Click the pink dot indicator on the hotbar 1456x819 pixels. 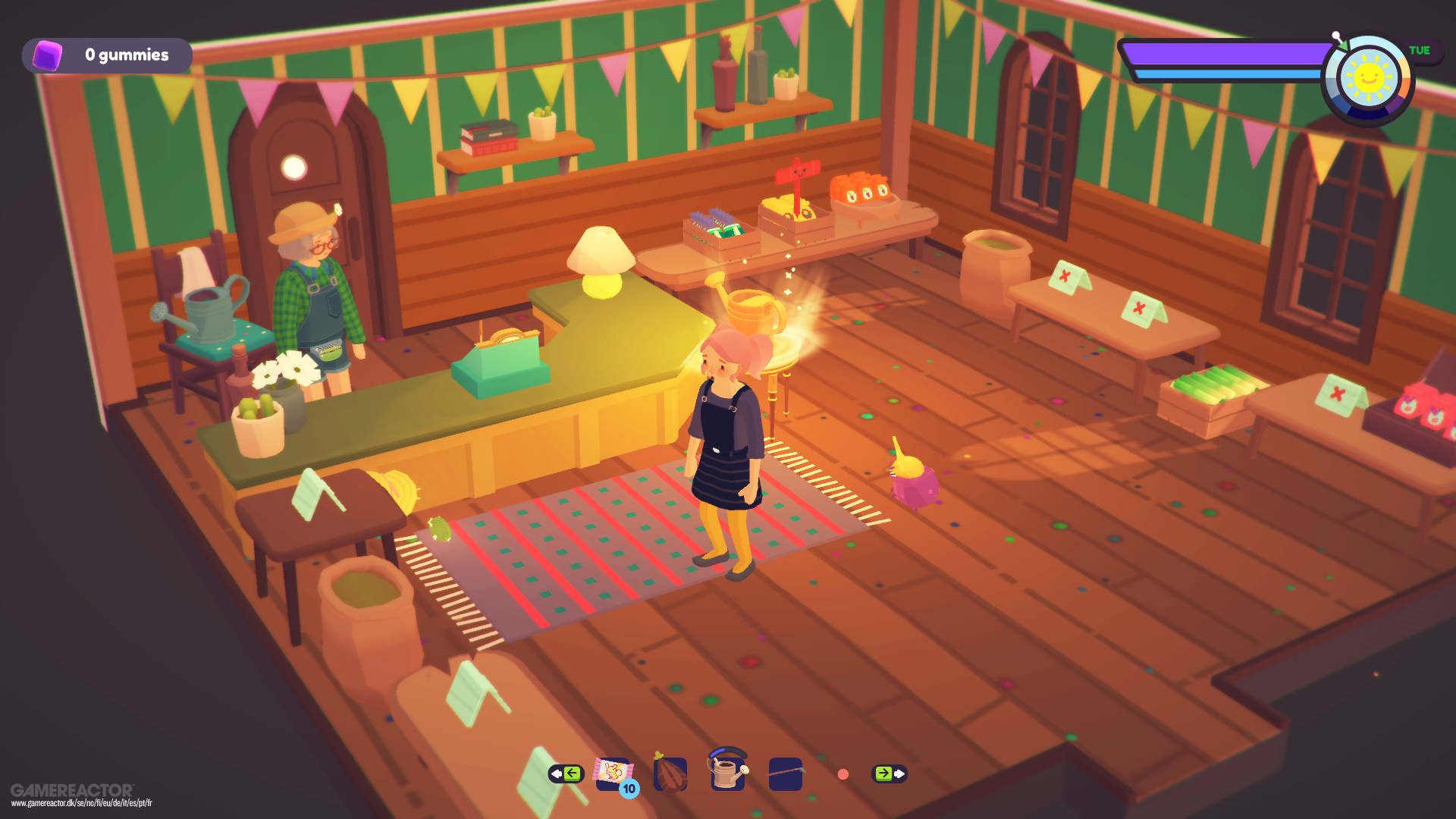tap(843, 774)
